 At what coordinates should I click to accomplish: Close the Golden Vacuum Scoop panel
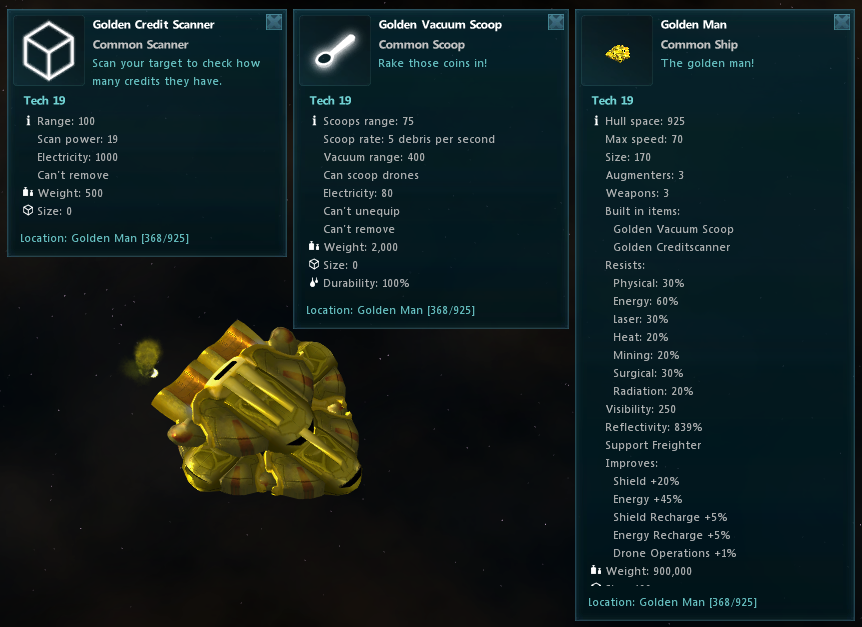[556, 22]
